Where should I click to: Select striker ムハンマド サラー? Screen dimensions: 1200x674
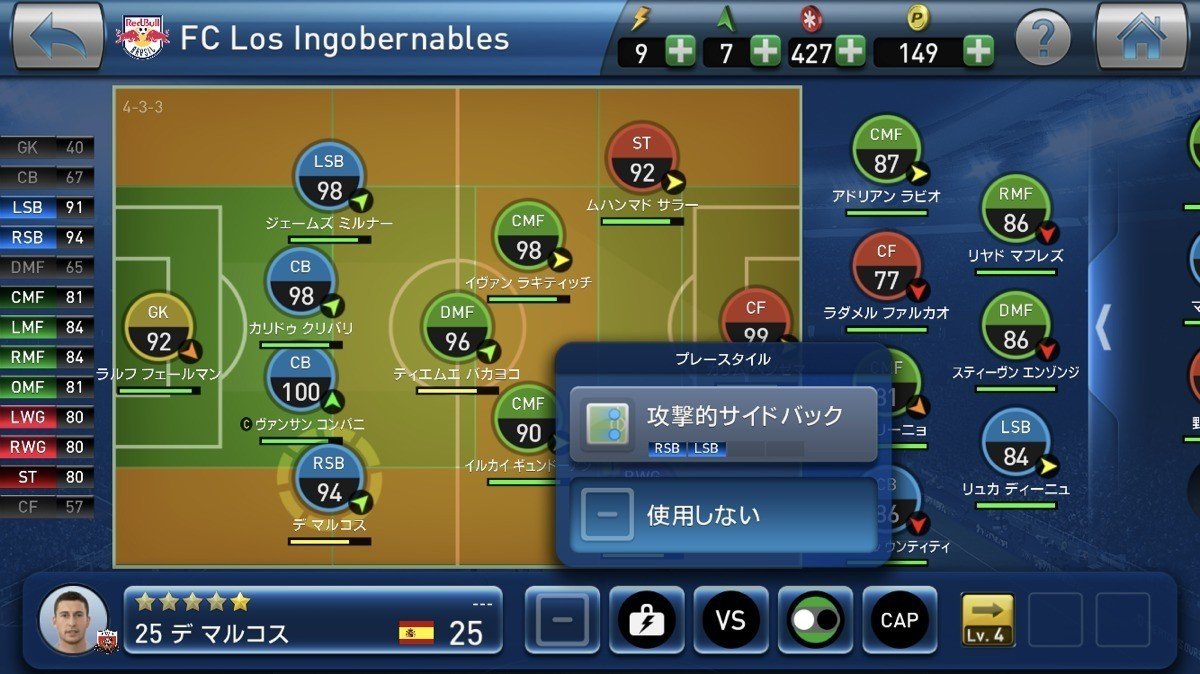(x=642, y=160)
